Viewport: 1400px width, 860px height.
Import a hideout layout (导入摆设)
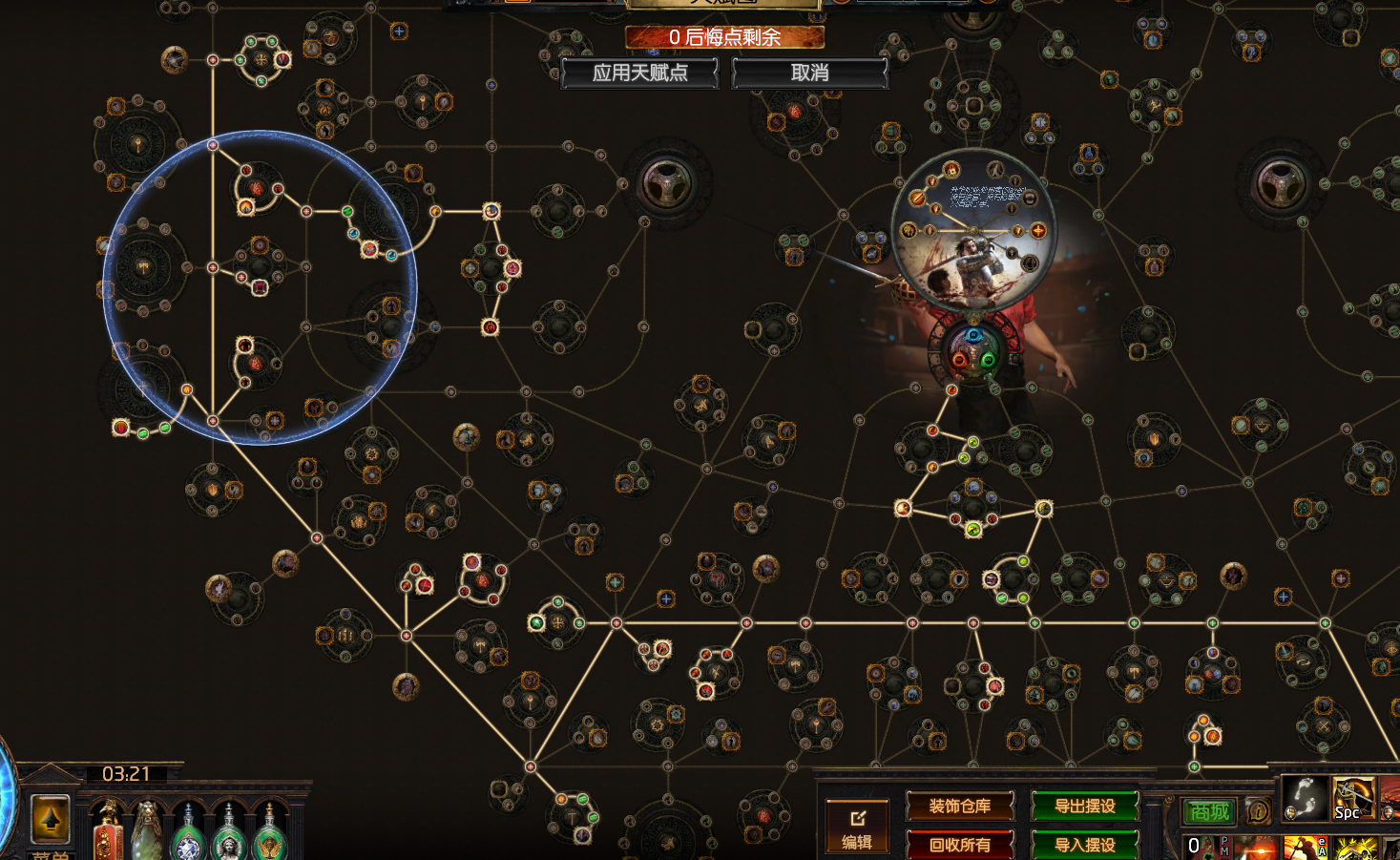point(1085,845)
